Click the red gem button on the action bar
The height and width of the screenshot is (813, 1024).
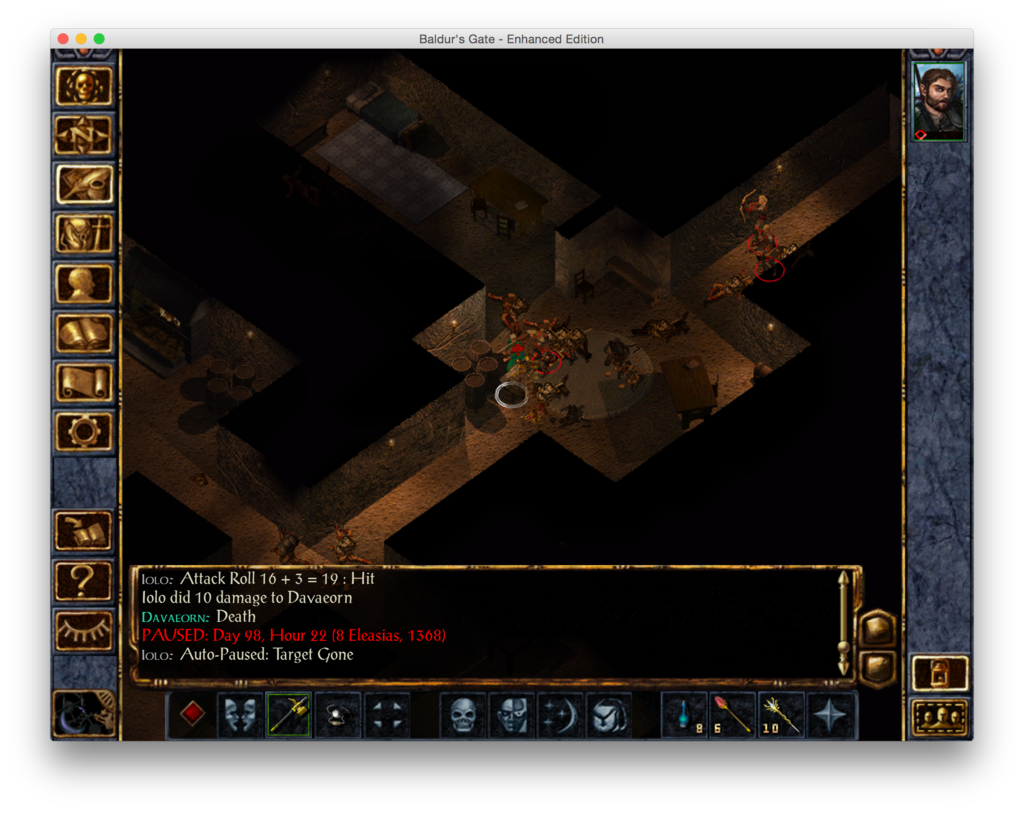click(x=192, y=714)
